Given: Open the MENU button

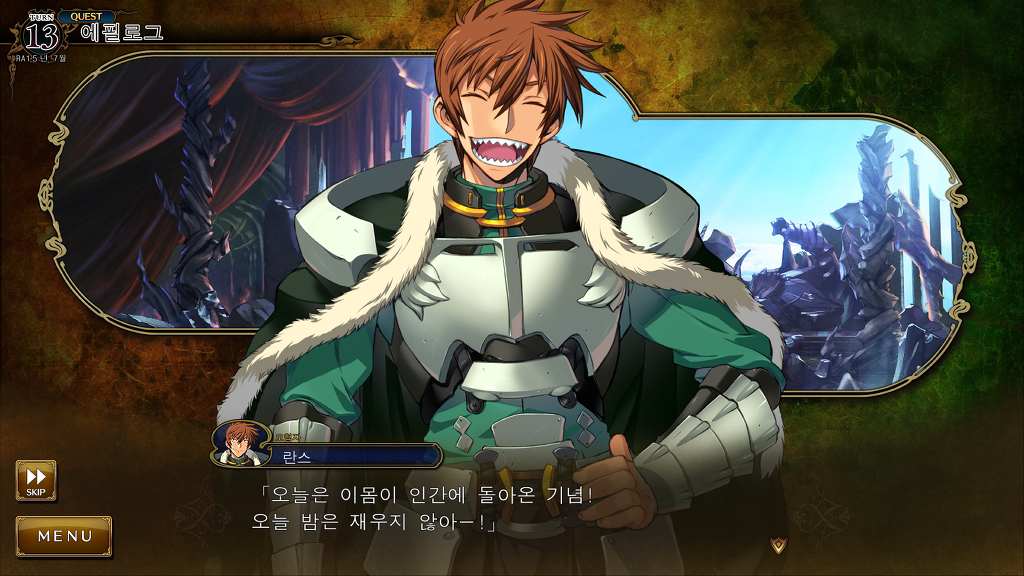Looking at the screenshot, I should coord(64,536).
